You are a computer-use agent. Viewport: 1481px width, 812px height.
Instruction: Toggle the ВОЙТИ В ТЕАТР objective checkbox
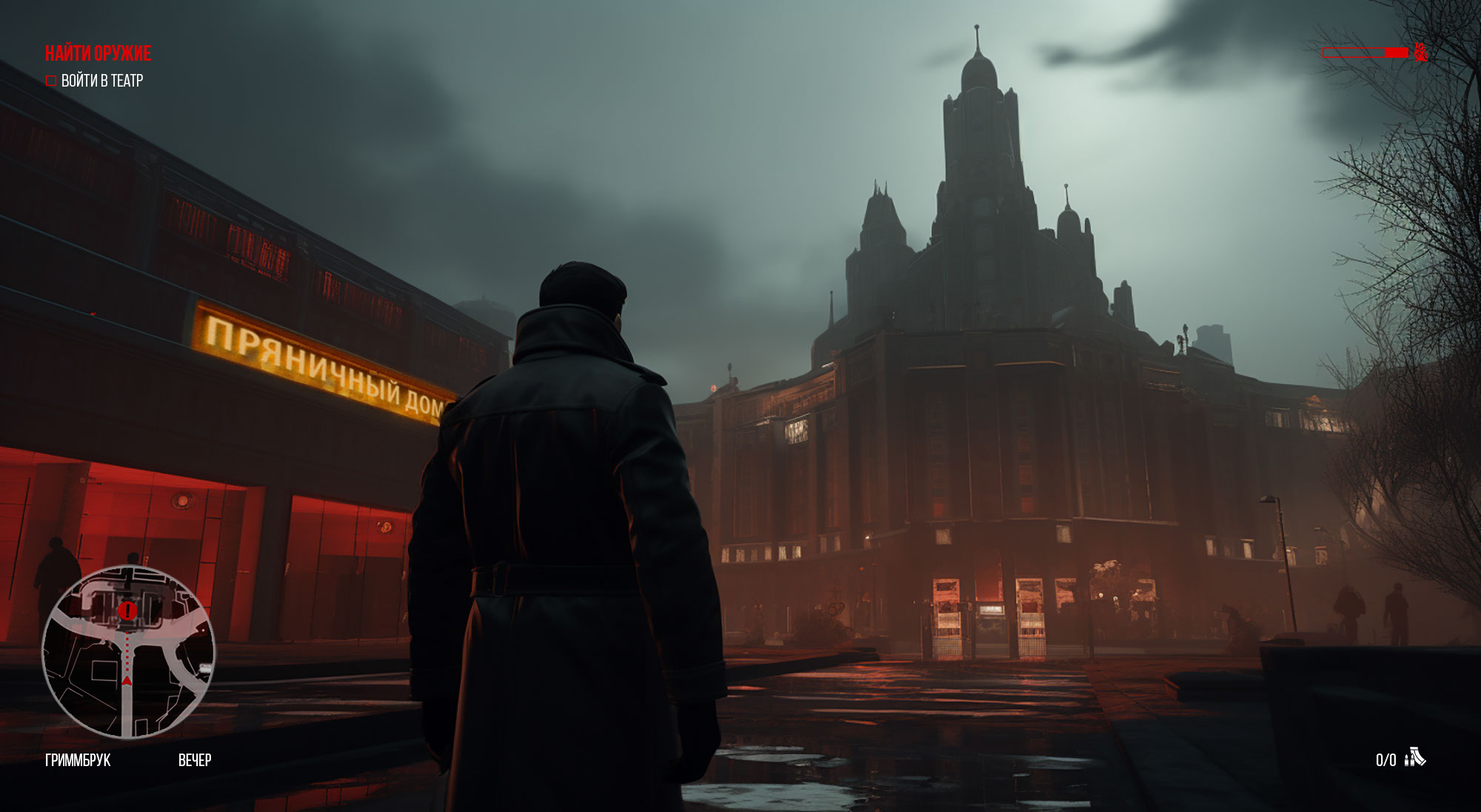tap(51, 81)
